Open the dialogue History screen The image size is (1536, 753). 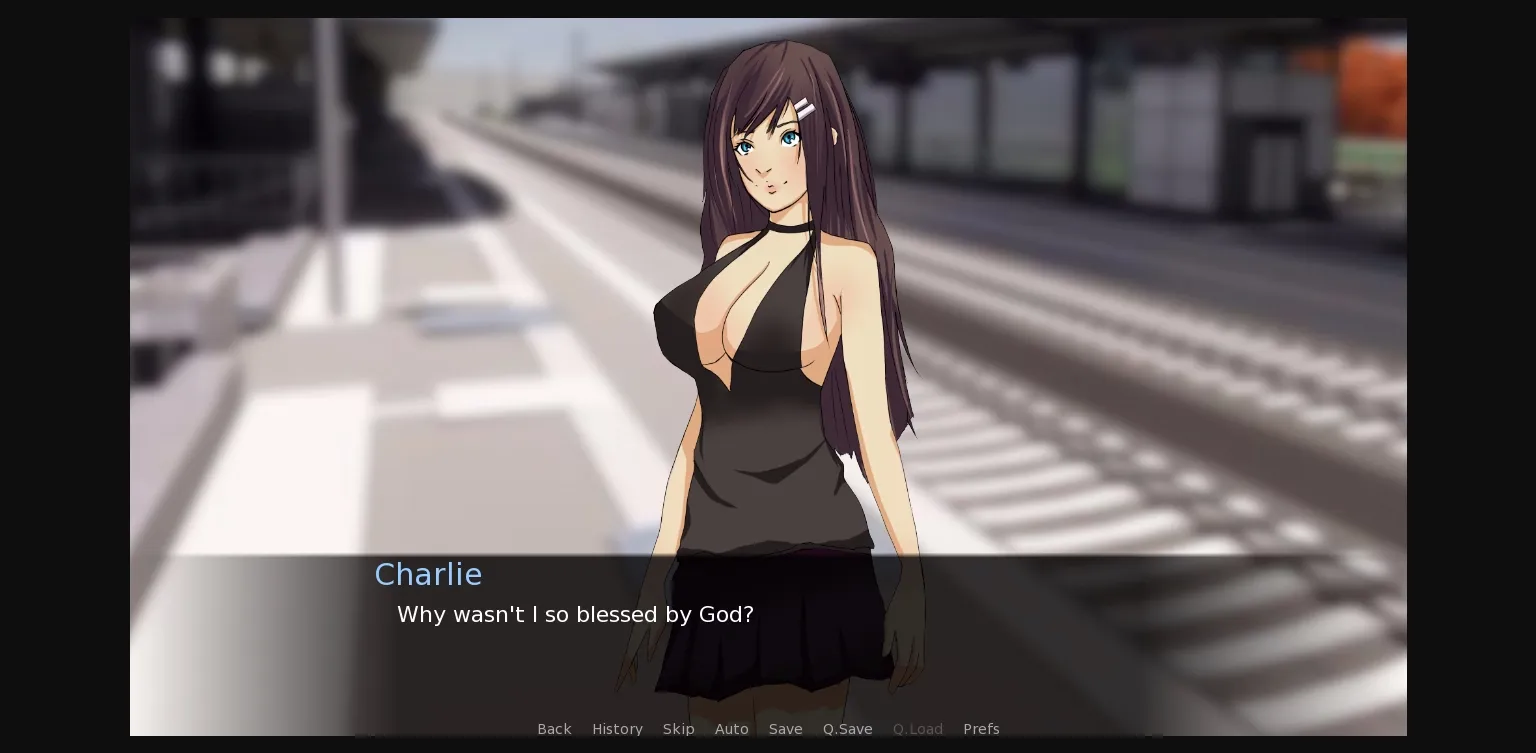[x=617, y=729]
